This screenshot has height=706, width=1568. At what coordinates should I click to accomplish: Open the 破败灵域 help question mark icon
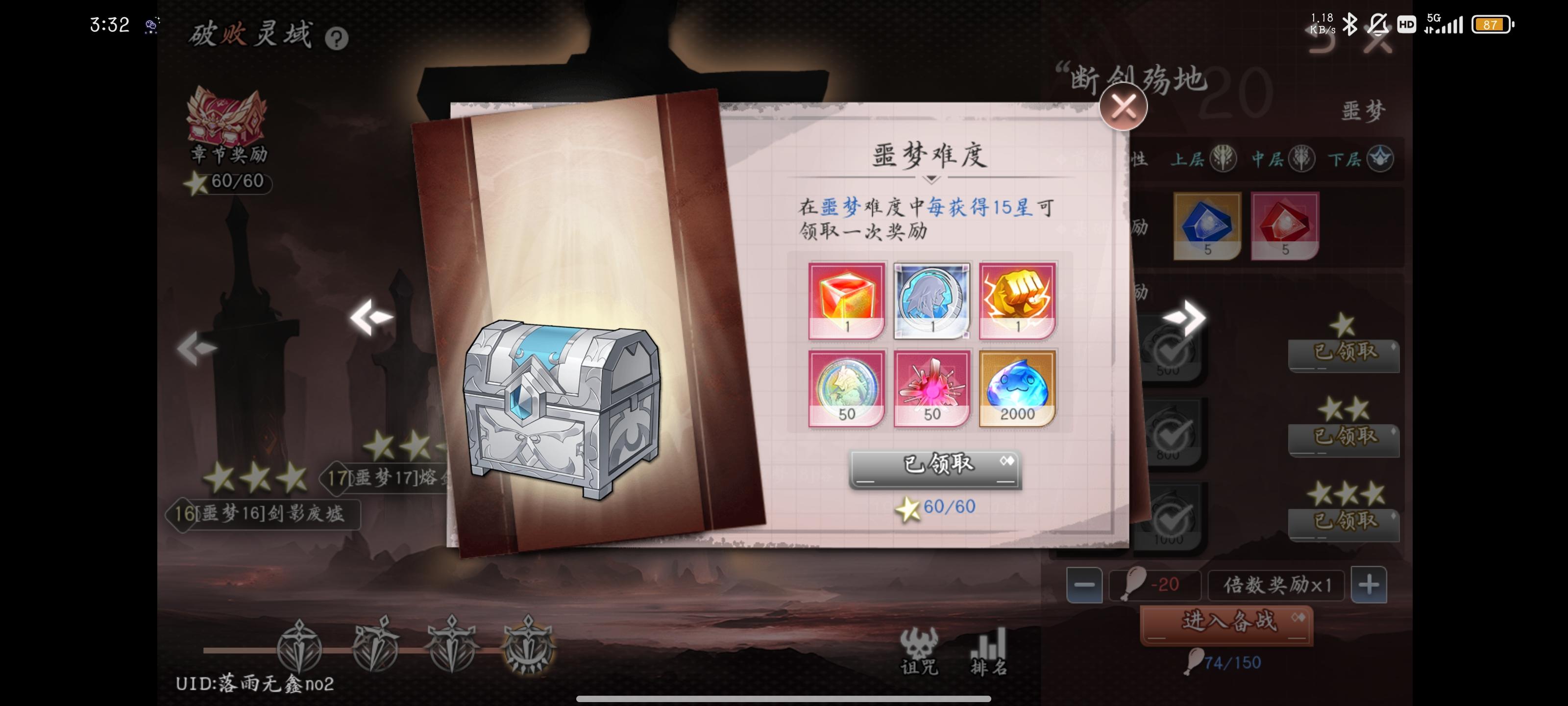point(337,38)
